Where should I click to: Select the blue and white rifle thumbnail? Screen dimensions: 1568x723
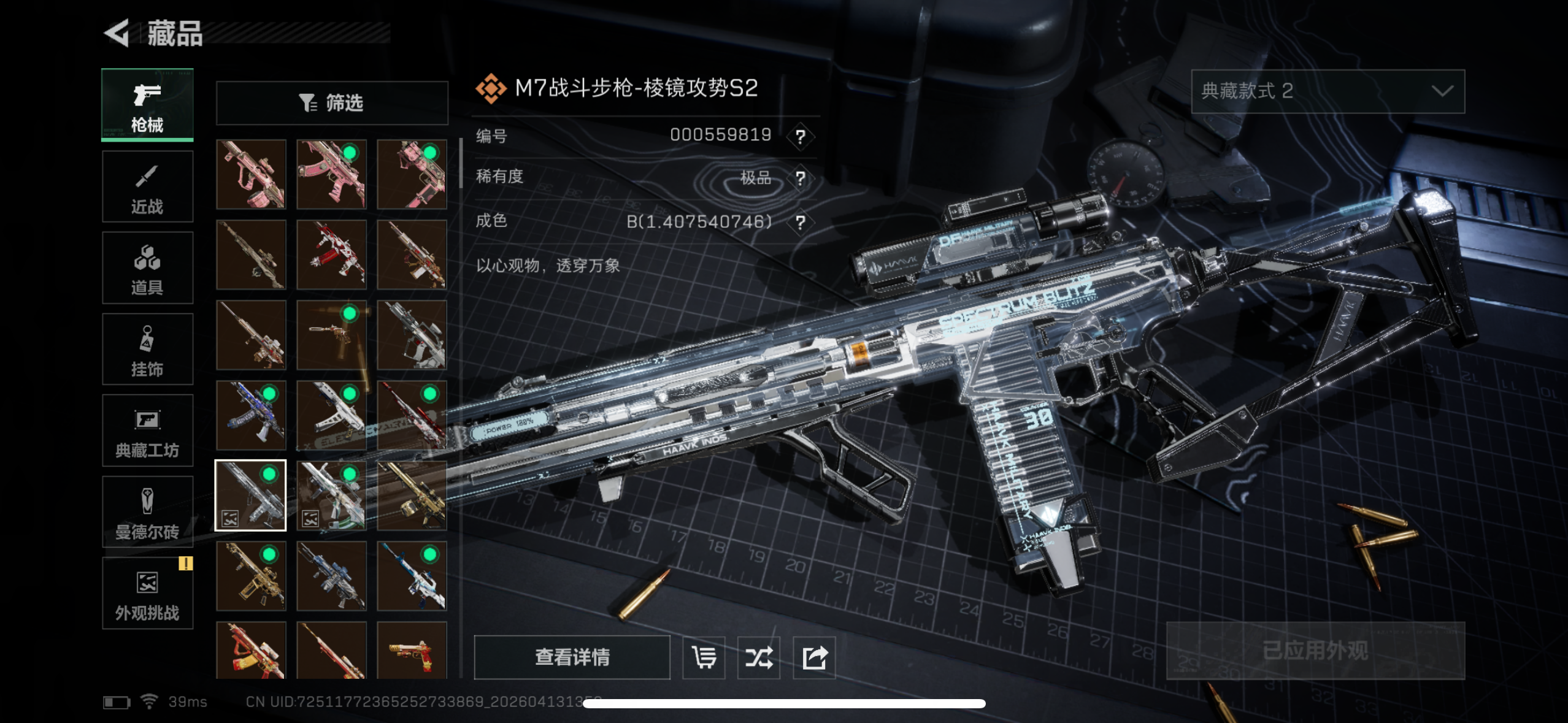(412, 576)
